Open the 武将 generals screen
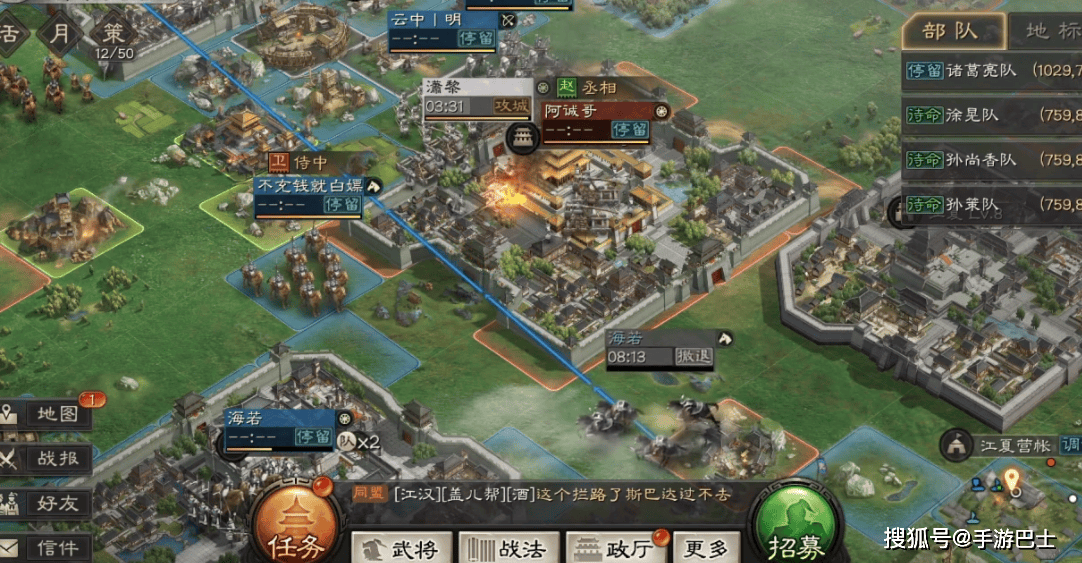Image resolution: width=1082 pixels, height=563 pixels. click(400, 548)
